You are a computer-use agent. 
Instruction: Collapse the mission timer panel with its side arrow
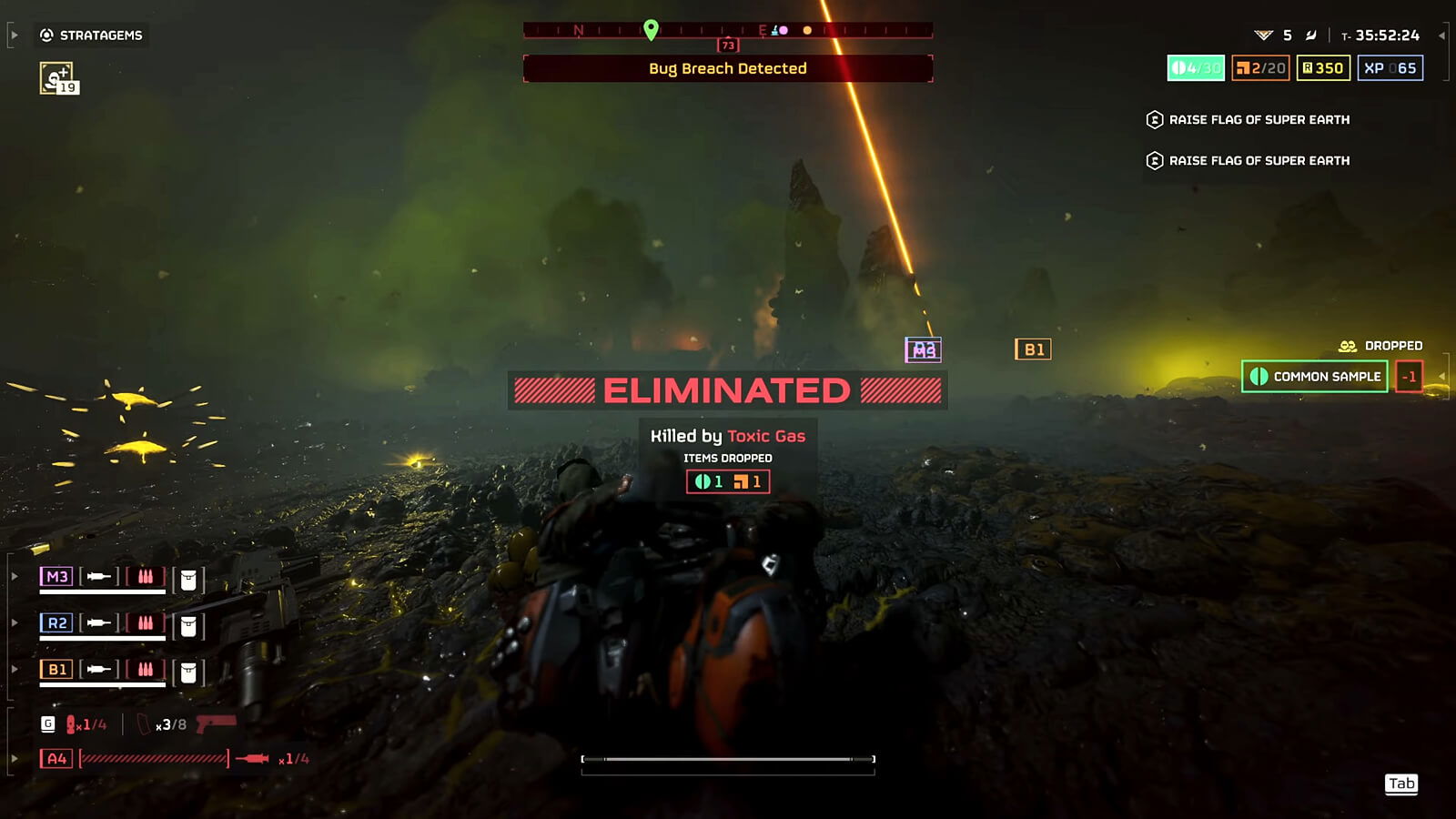coord(1444,36)
